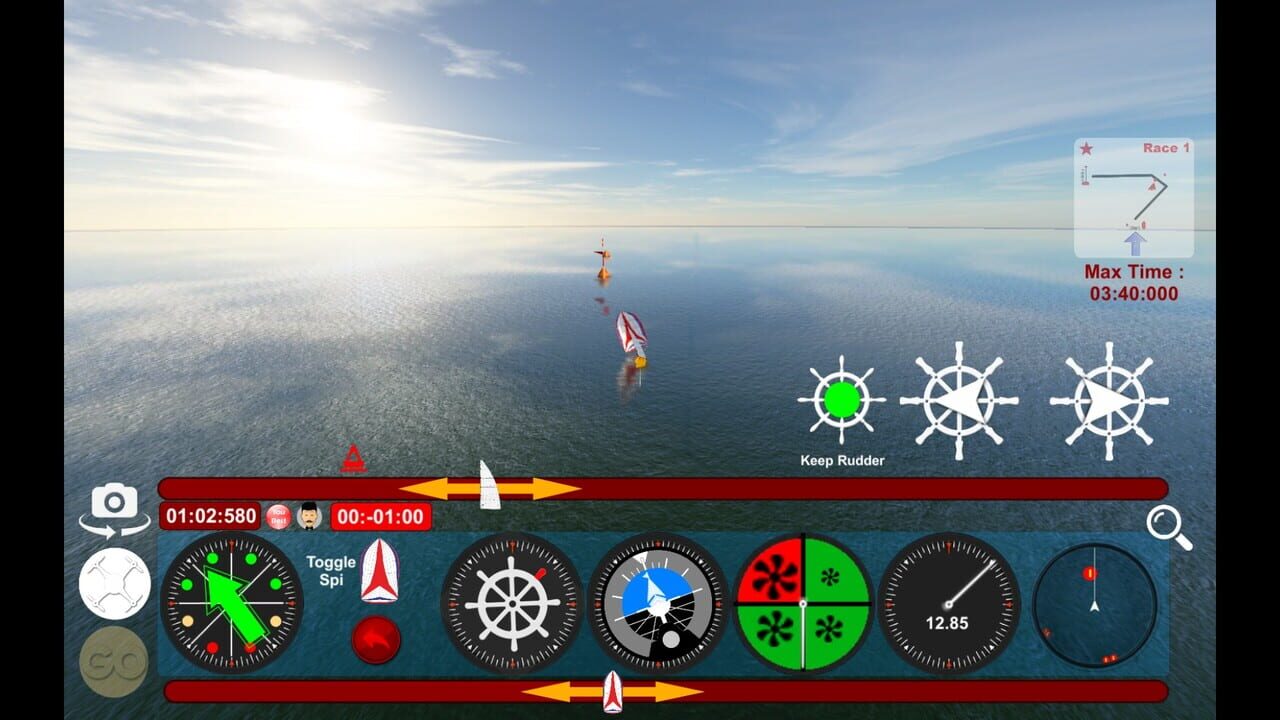Click the turn-right ship wheel
This screenshot has height=720, width=1280.
click(1110, 400)
